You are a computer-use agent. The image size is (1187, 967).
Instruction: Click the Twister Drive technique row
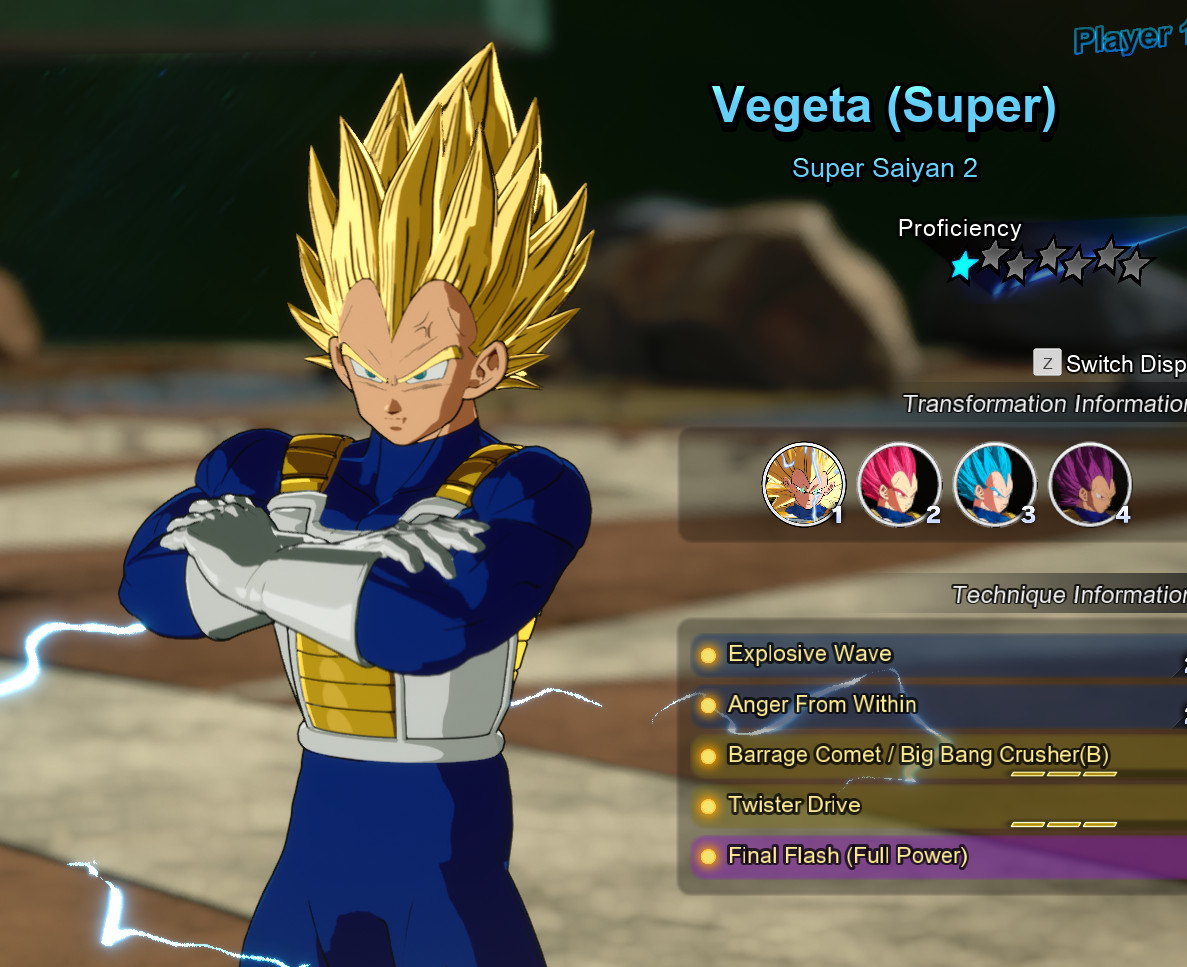pos(794,805)
